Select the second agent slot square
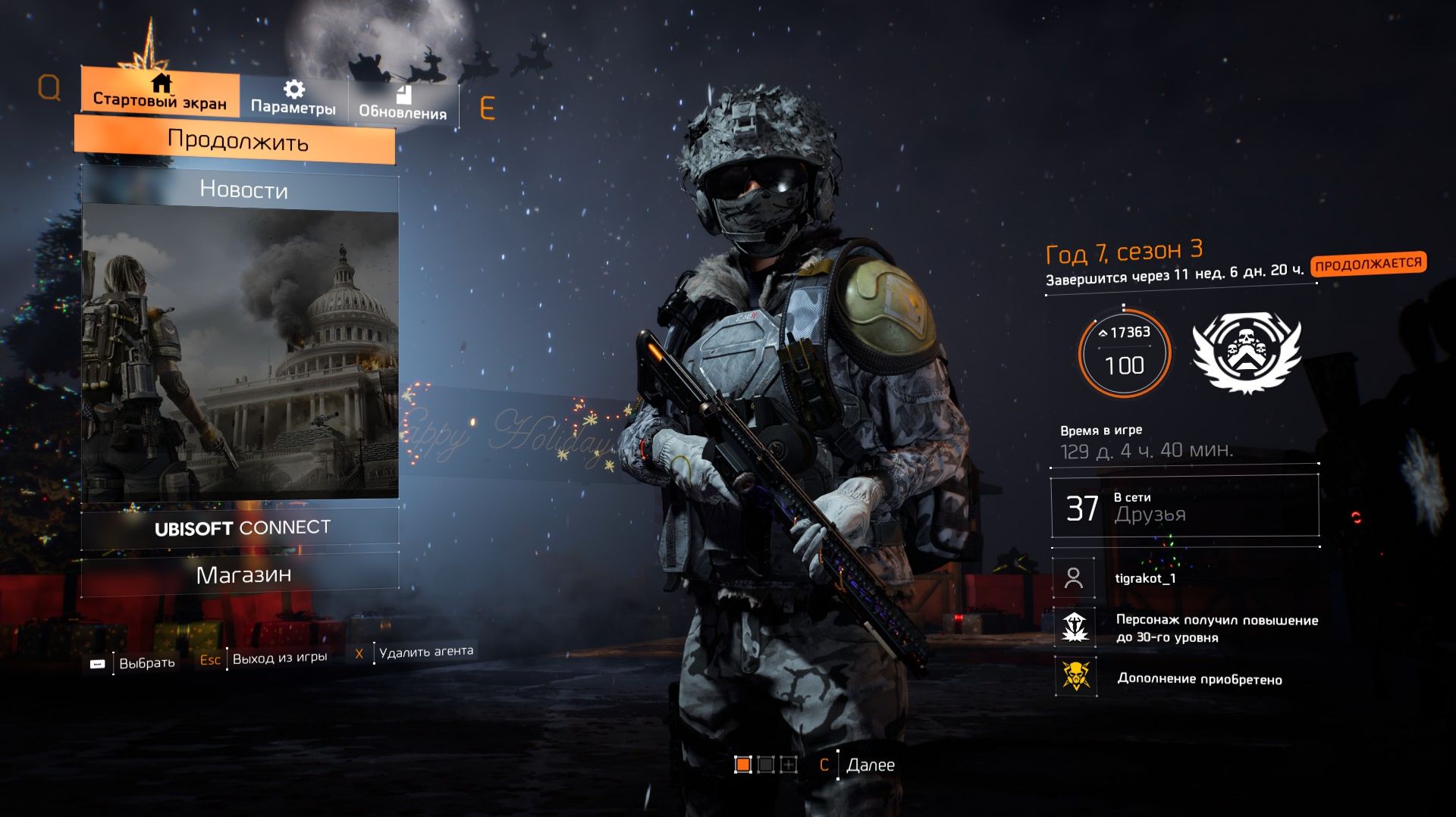Image resolution: width=1456 pixels, height=817 pixels. pyautogui.click(x=766, y=764)
